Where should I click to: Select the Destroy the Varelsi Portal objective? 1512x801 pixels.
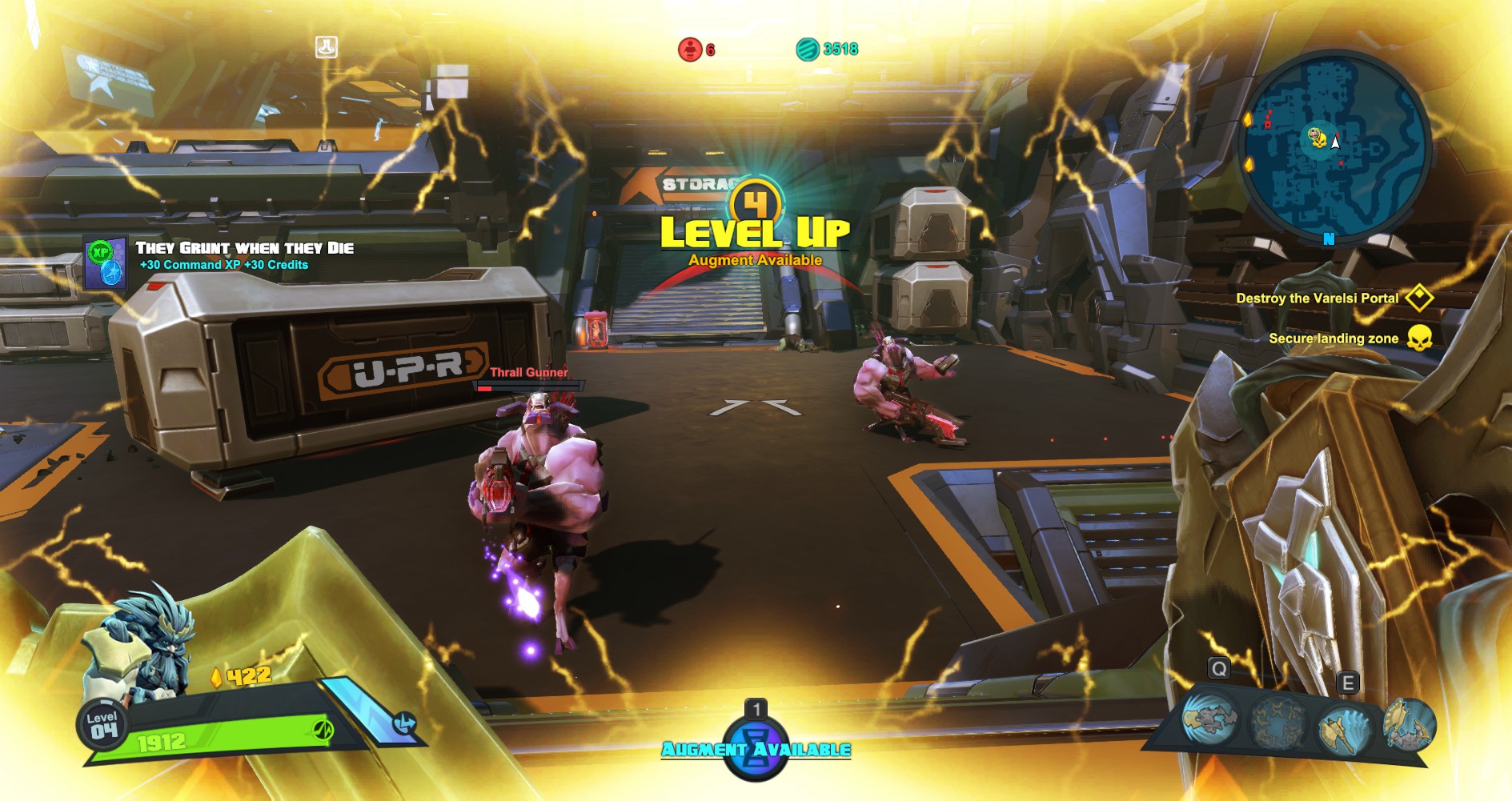tap(1317, 298)
